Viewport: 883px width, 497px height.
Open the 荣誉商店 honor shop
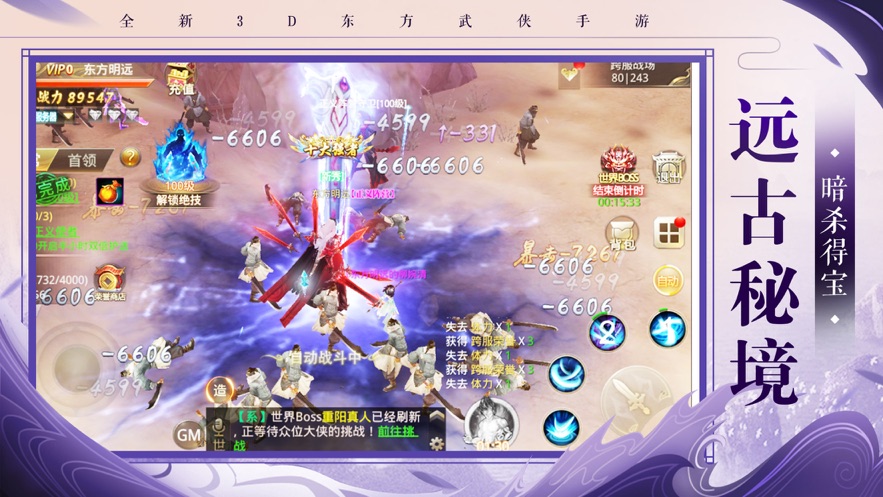point(110,282)
